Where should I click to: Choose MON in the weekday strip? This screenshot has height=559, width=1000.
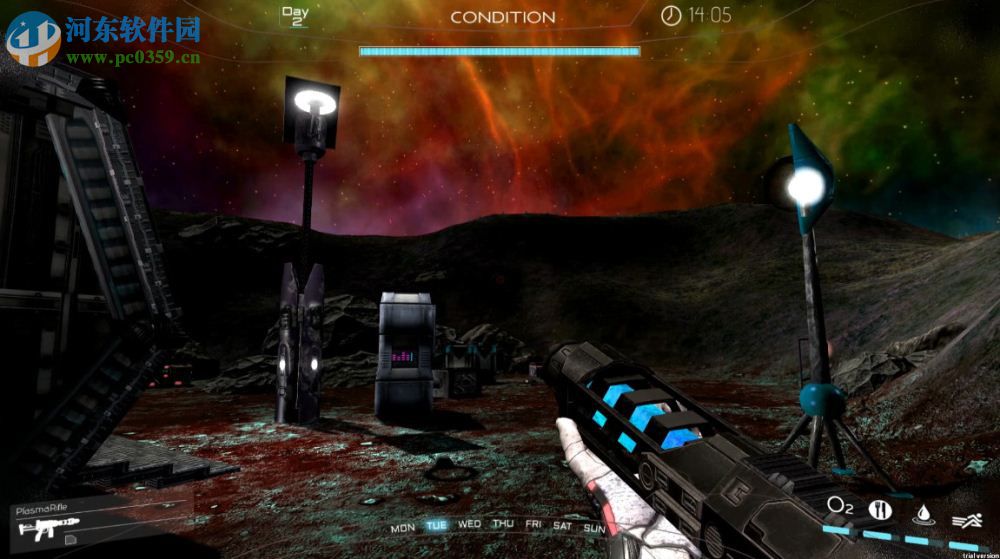(x=403, y=527)
